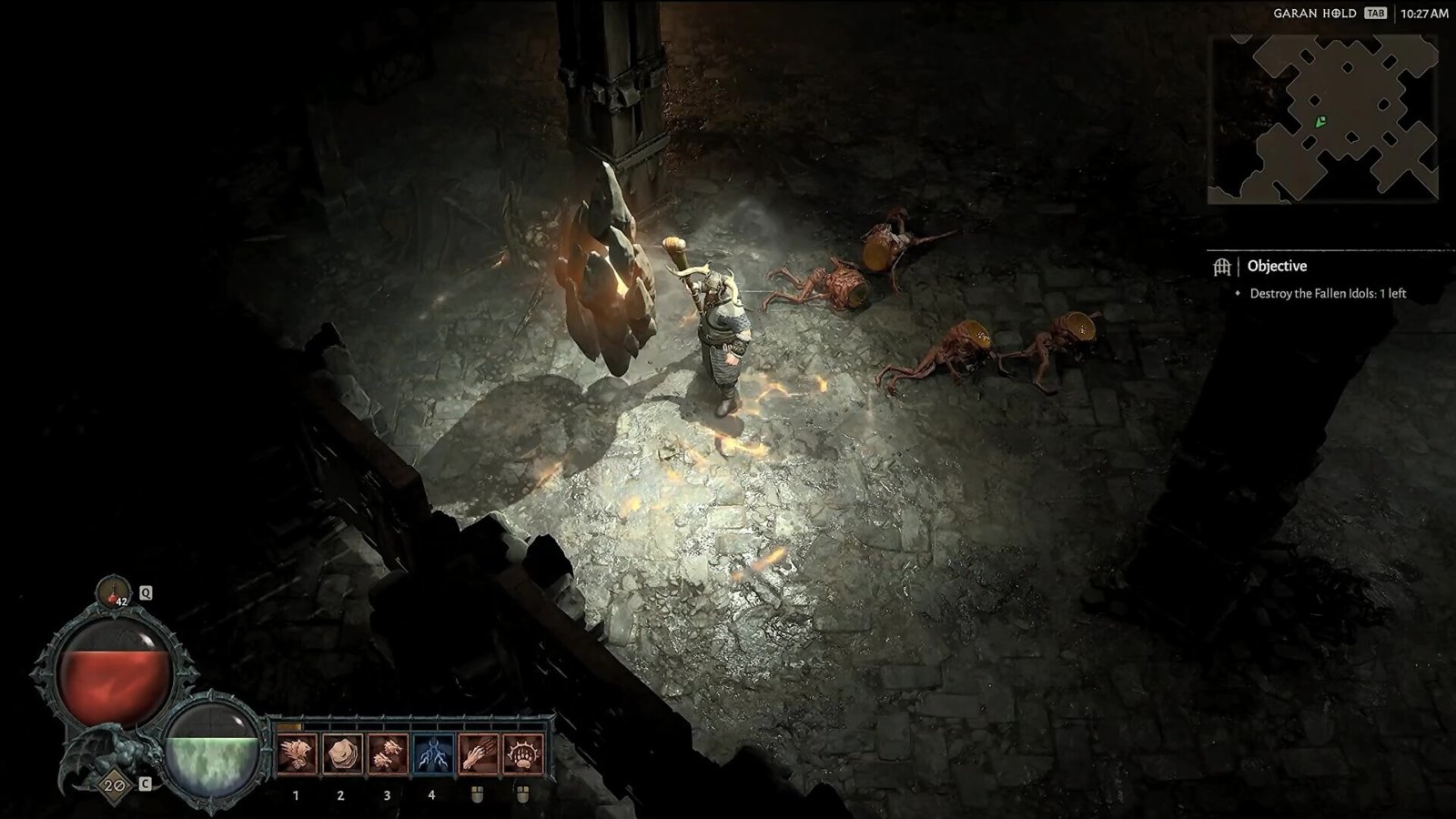Screen dimensions: 1456x819
Task: Cast the blue lightning storm skill
Action: pos(432,755)
